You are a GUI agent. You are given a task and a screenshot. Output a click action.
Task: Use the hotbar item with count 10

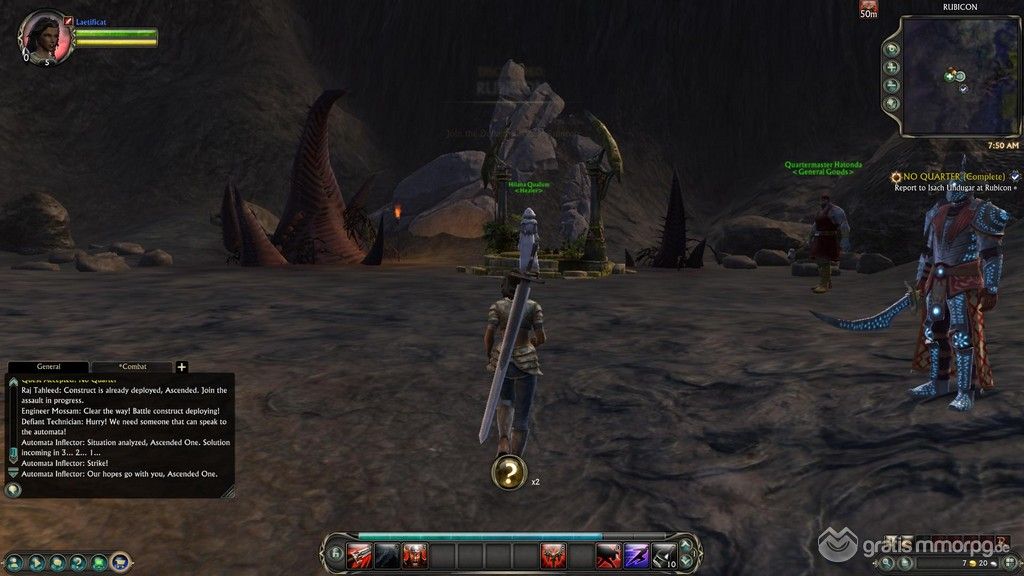663,554
